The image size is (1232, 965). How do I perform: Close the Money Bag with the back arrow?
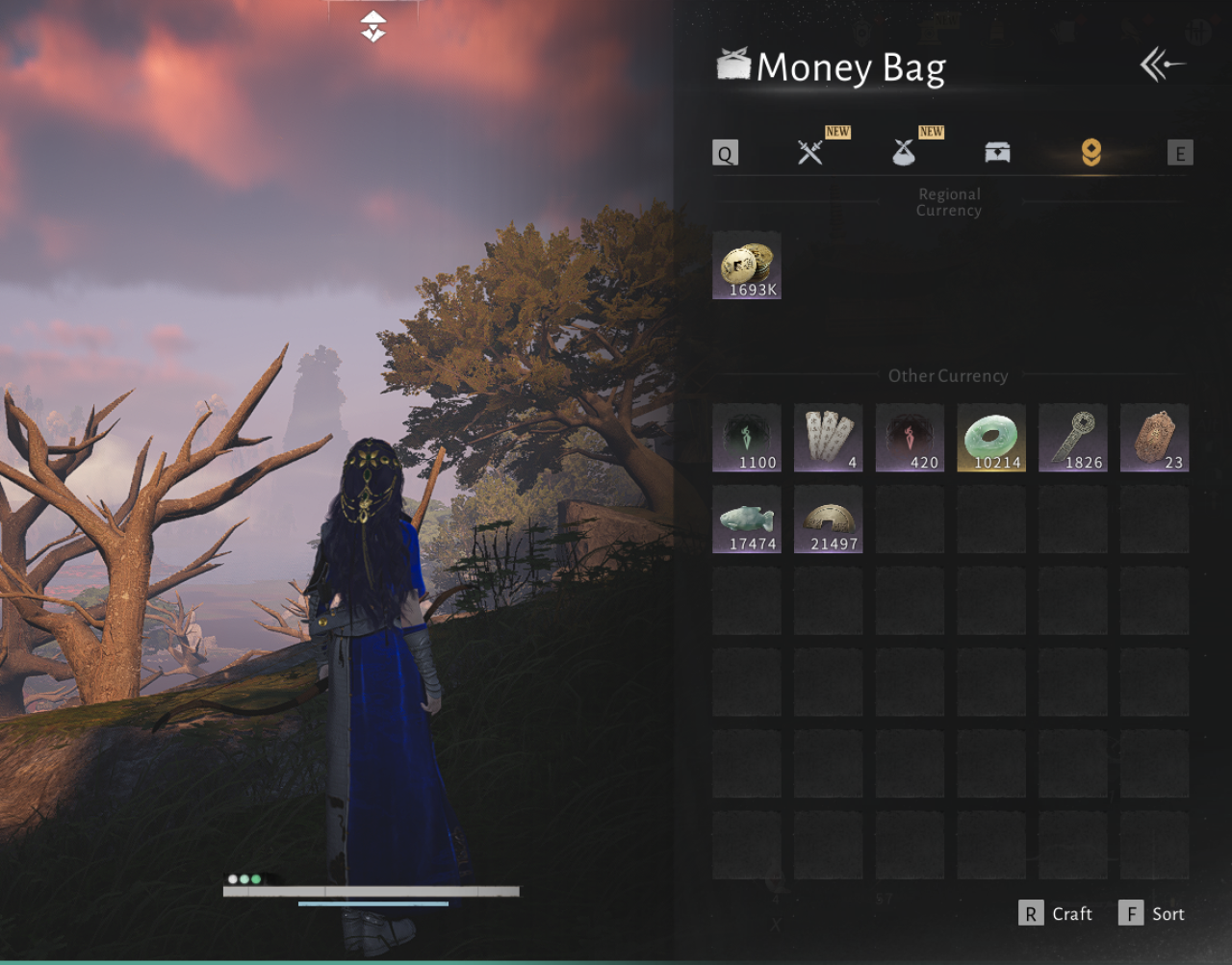pos(1162,65)
